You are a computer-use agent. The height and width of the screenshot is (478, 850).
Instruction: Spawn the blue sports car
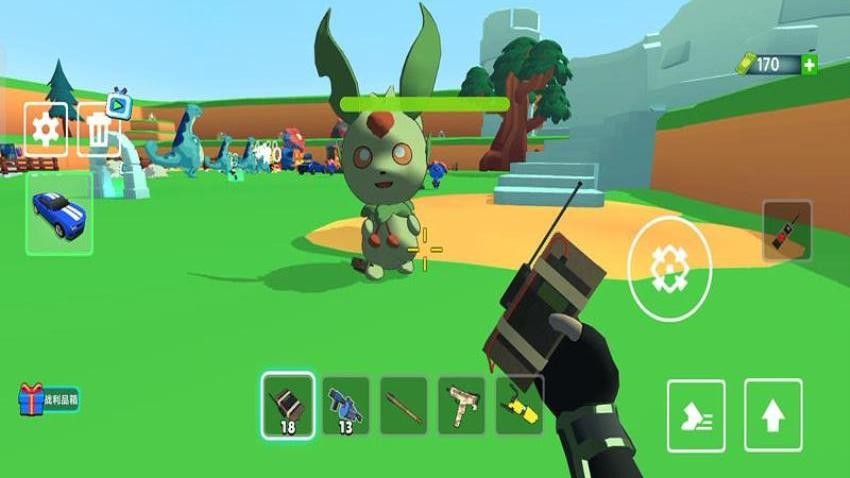click(60, 213)
